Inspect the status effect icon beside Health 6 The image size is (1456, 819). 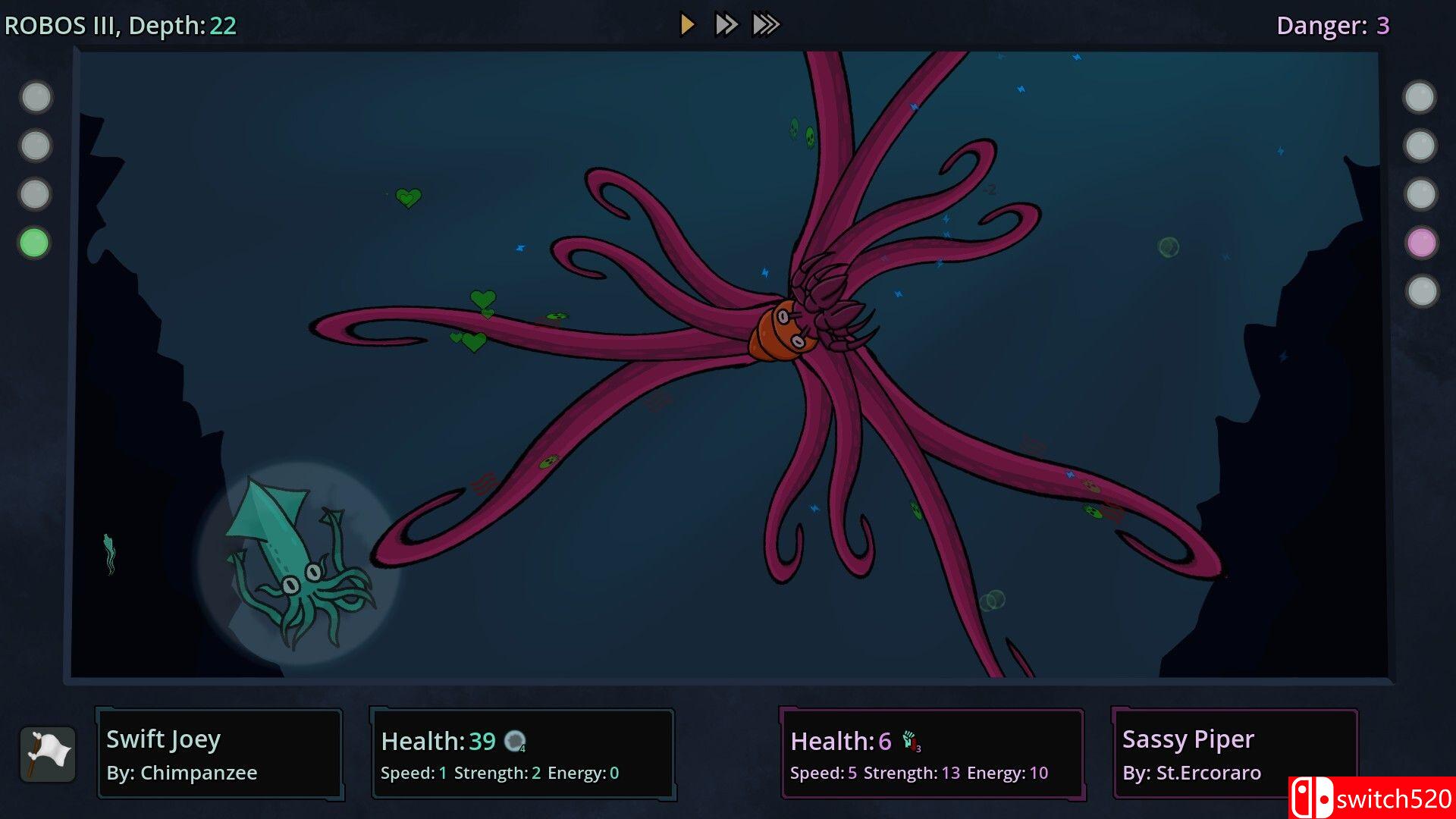(x=911, y=741)
